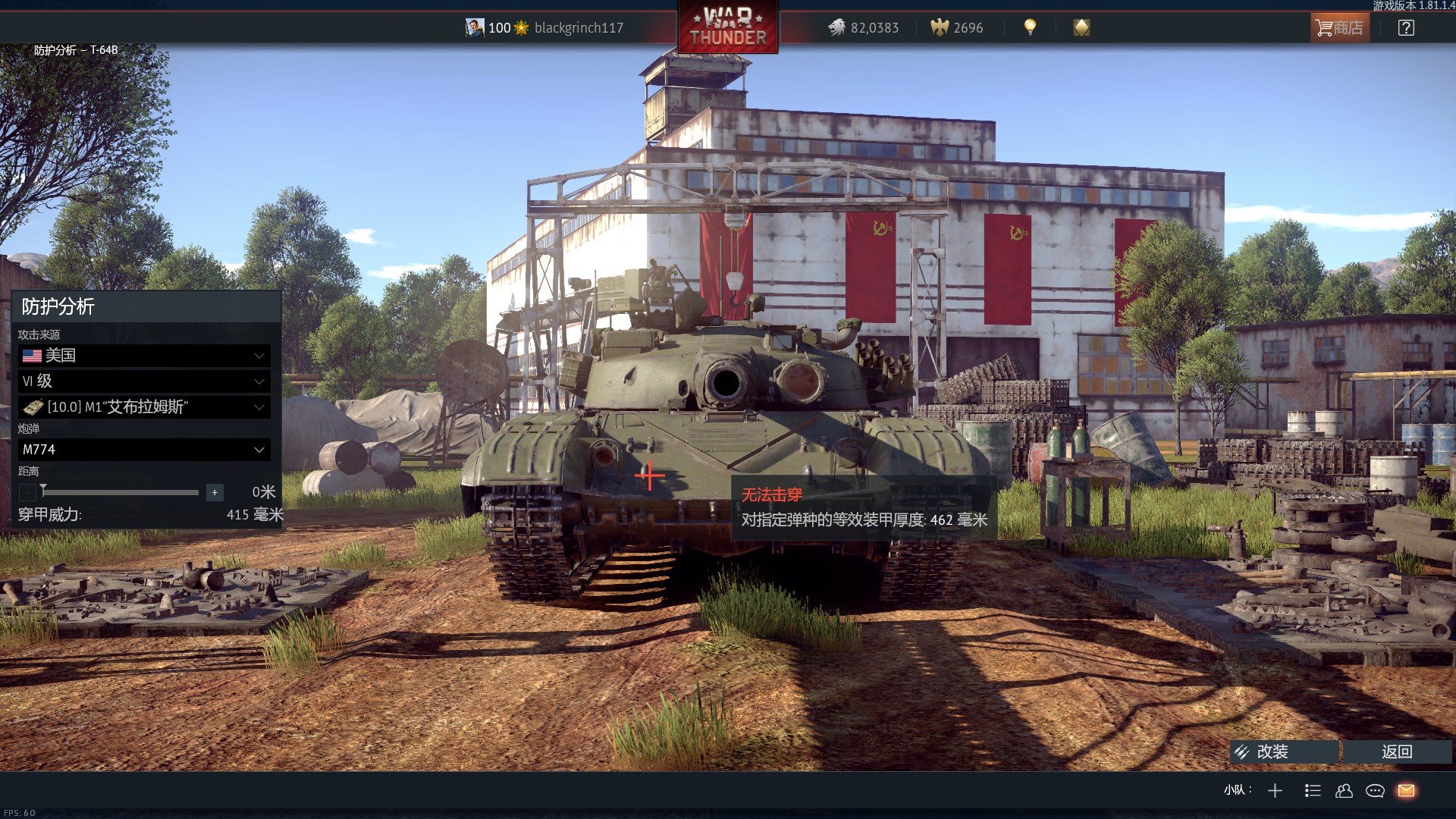Decrease distance with the minus stepper
The image size is (1456, 819).
[27, 493]
